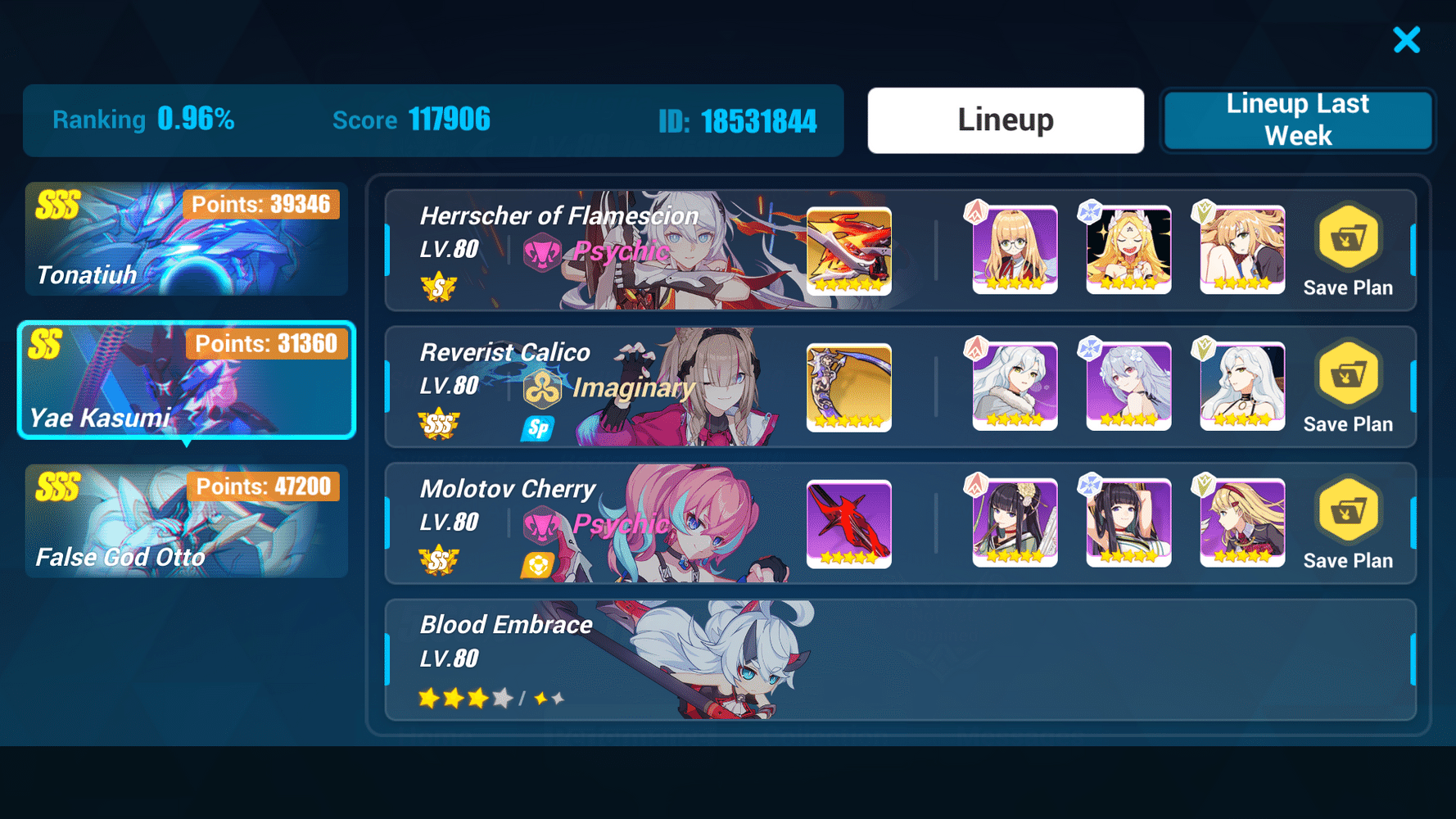
Task: Select Molotov Cherry's equipped weapon icon
Action: tap(848, 523)
